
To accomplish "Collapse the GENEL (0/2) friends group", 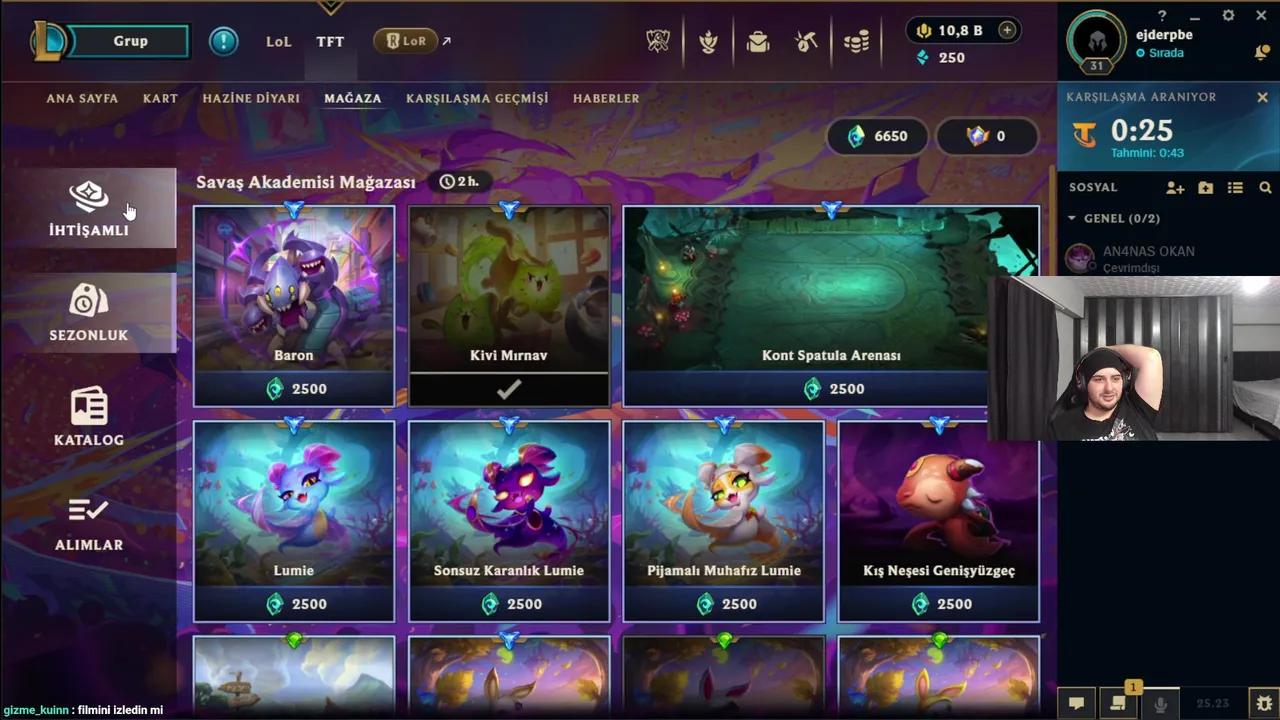I will pos(1072,218).
